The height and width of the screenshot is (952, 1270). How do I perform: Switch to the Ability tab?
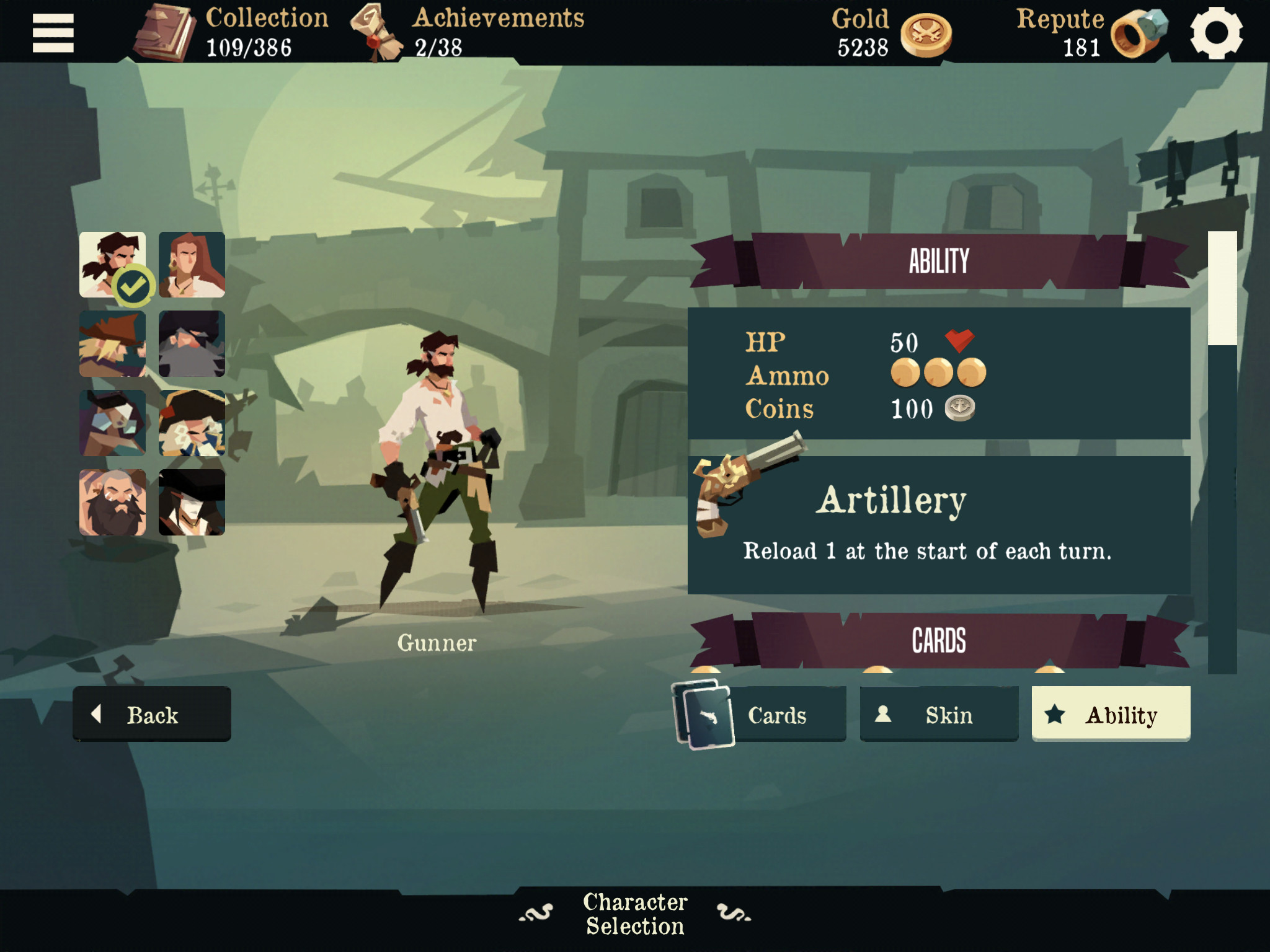click(1110, 714)
